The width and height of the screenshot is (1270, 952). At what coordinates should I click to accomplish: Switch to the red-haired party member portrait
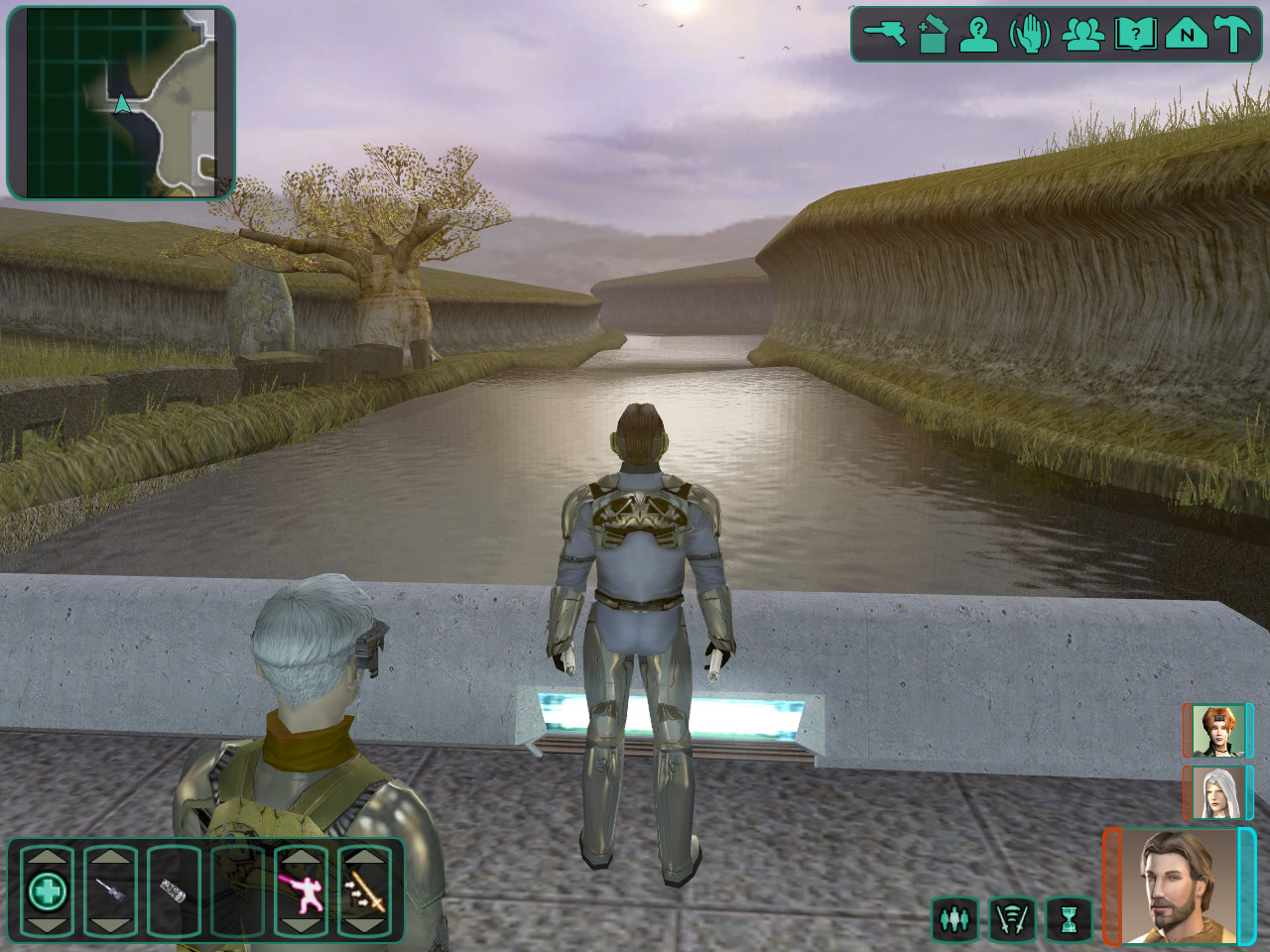1215,730
